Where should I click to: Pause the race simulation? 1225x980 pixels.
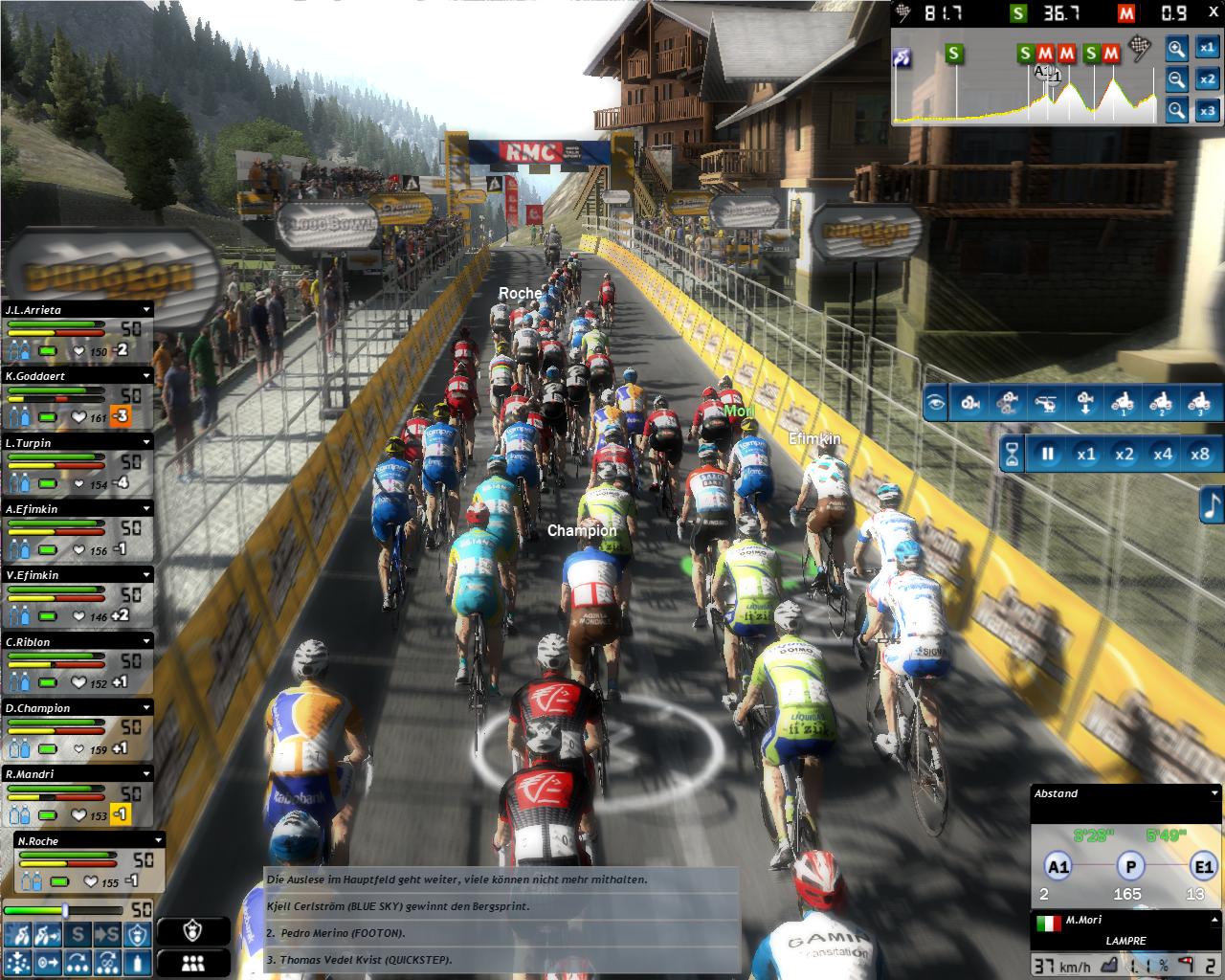point(1047,454)
